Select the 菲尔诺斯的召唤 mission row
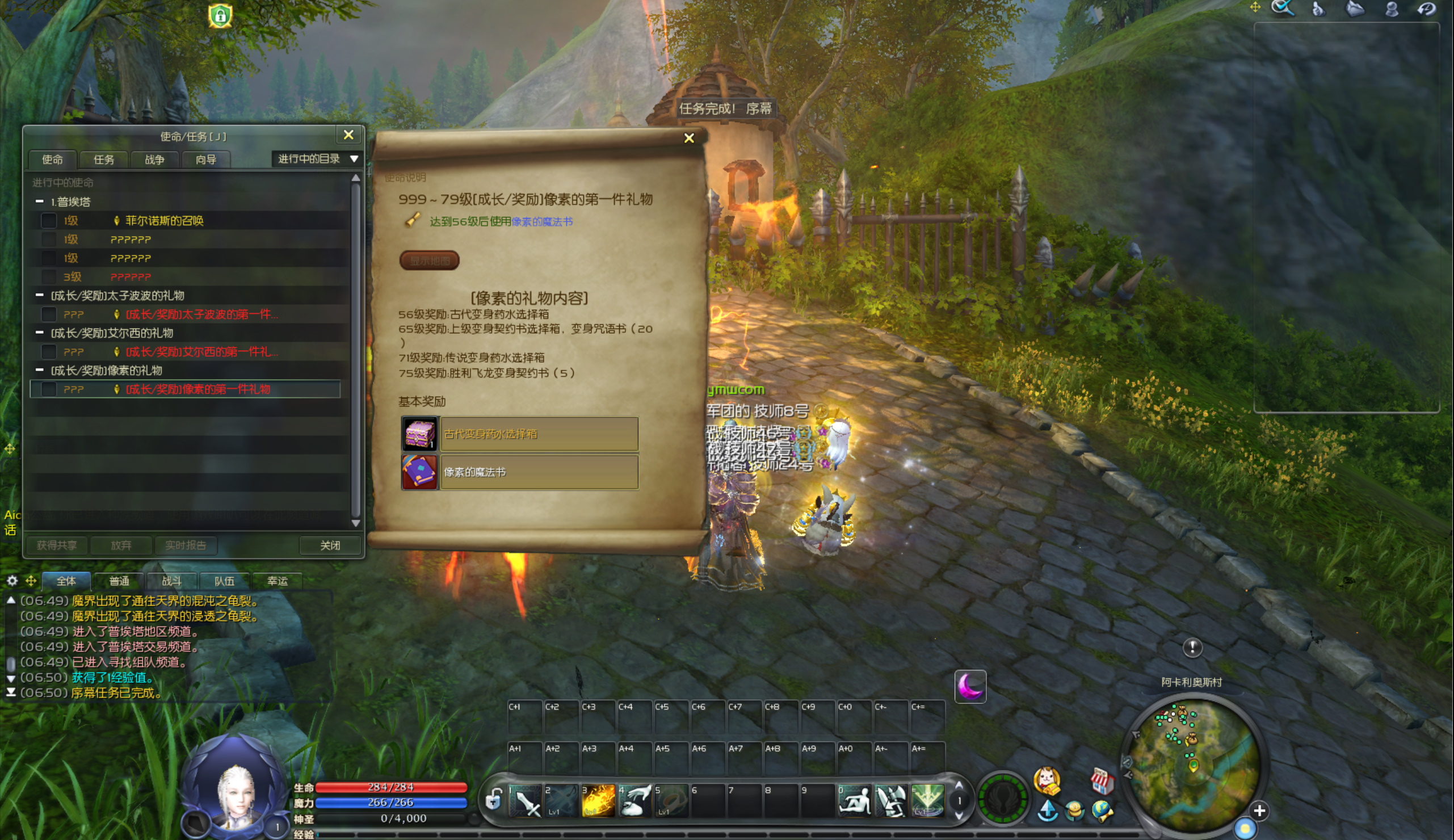 [x=165, y=220]
